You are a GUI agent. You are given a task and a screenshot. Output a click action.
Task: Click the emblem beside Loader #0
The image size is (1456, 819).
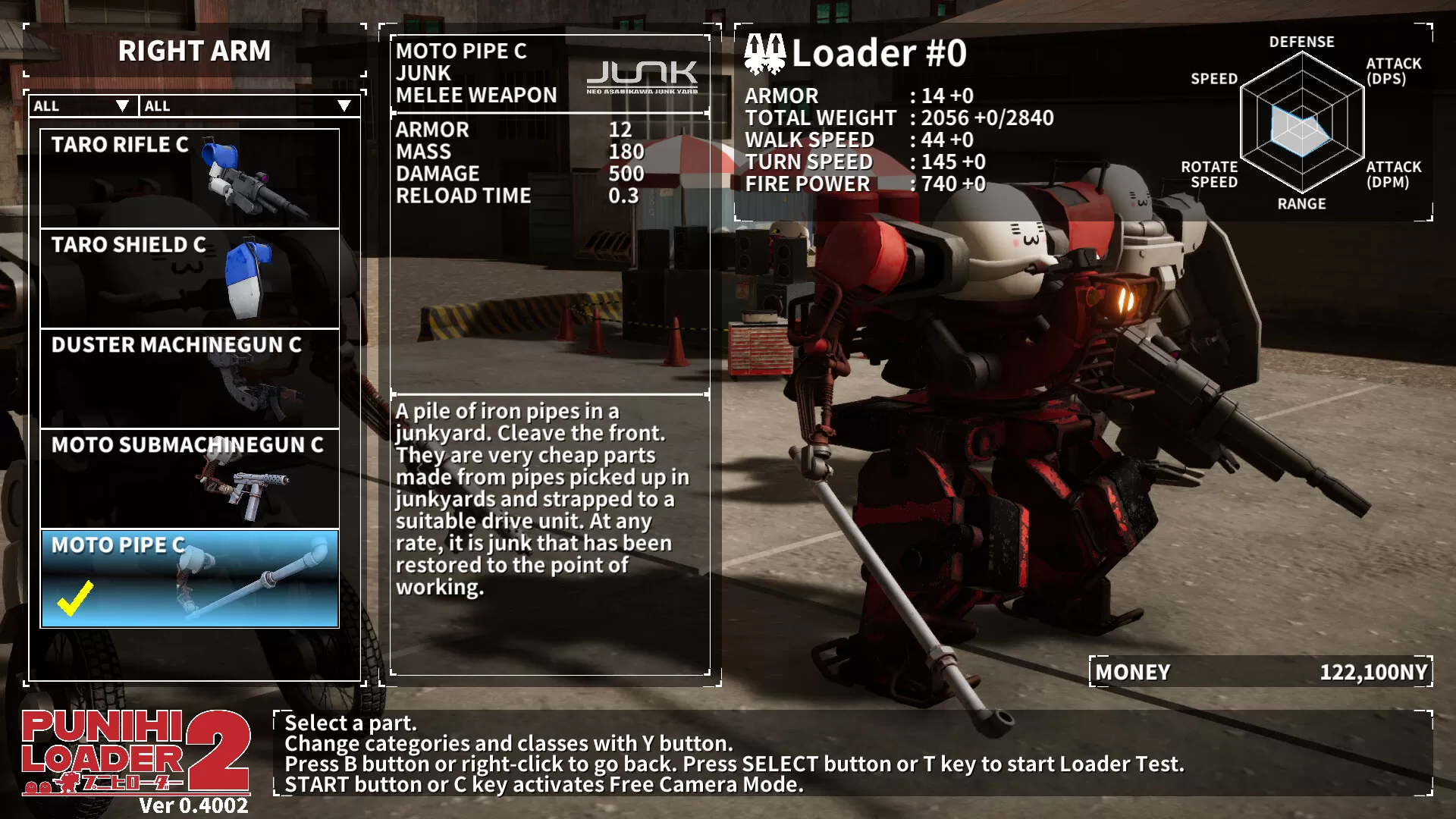[x=766, y=55]
